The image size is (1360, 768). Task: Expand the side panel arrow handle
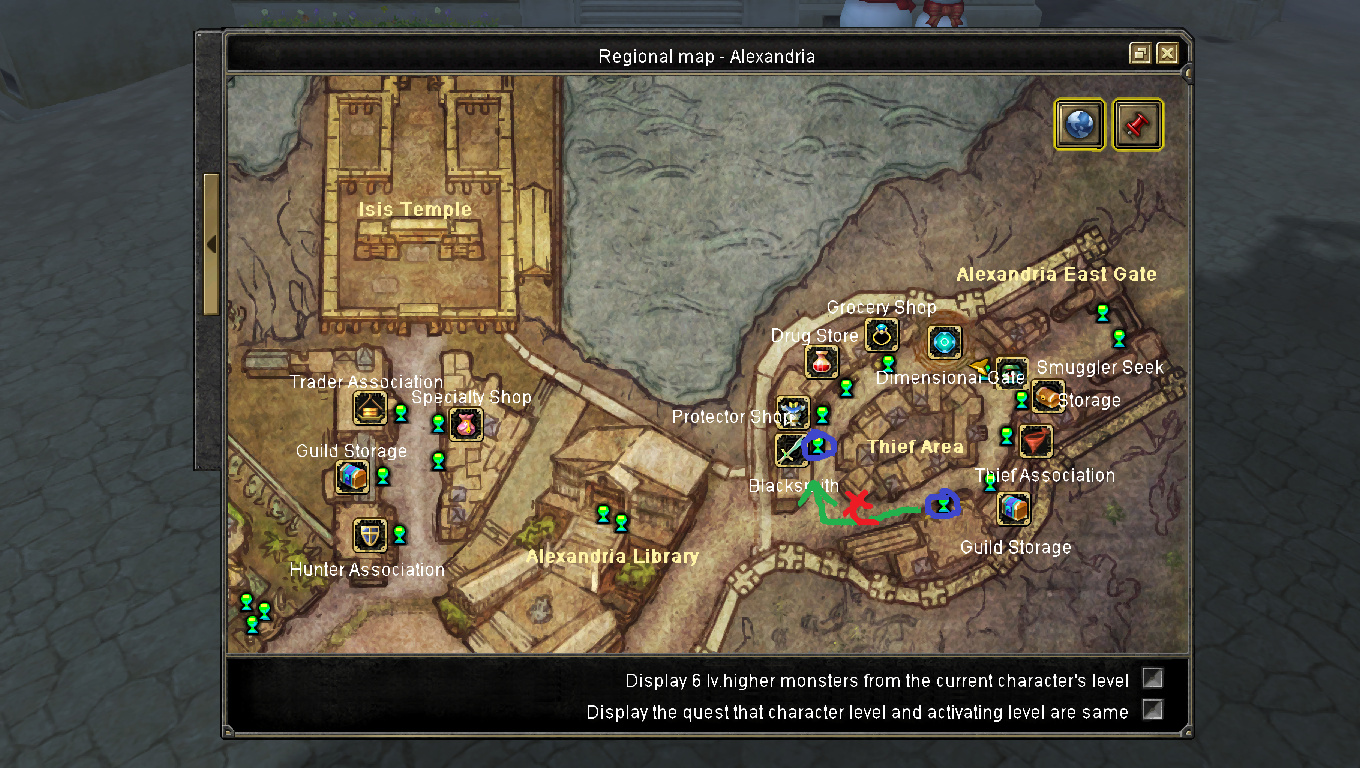click(x=211, y=244)
